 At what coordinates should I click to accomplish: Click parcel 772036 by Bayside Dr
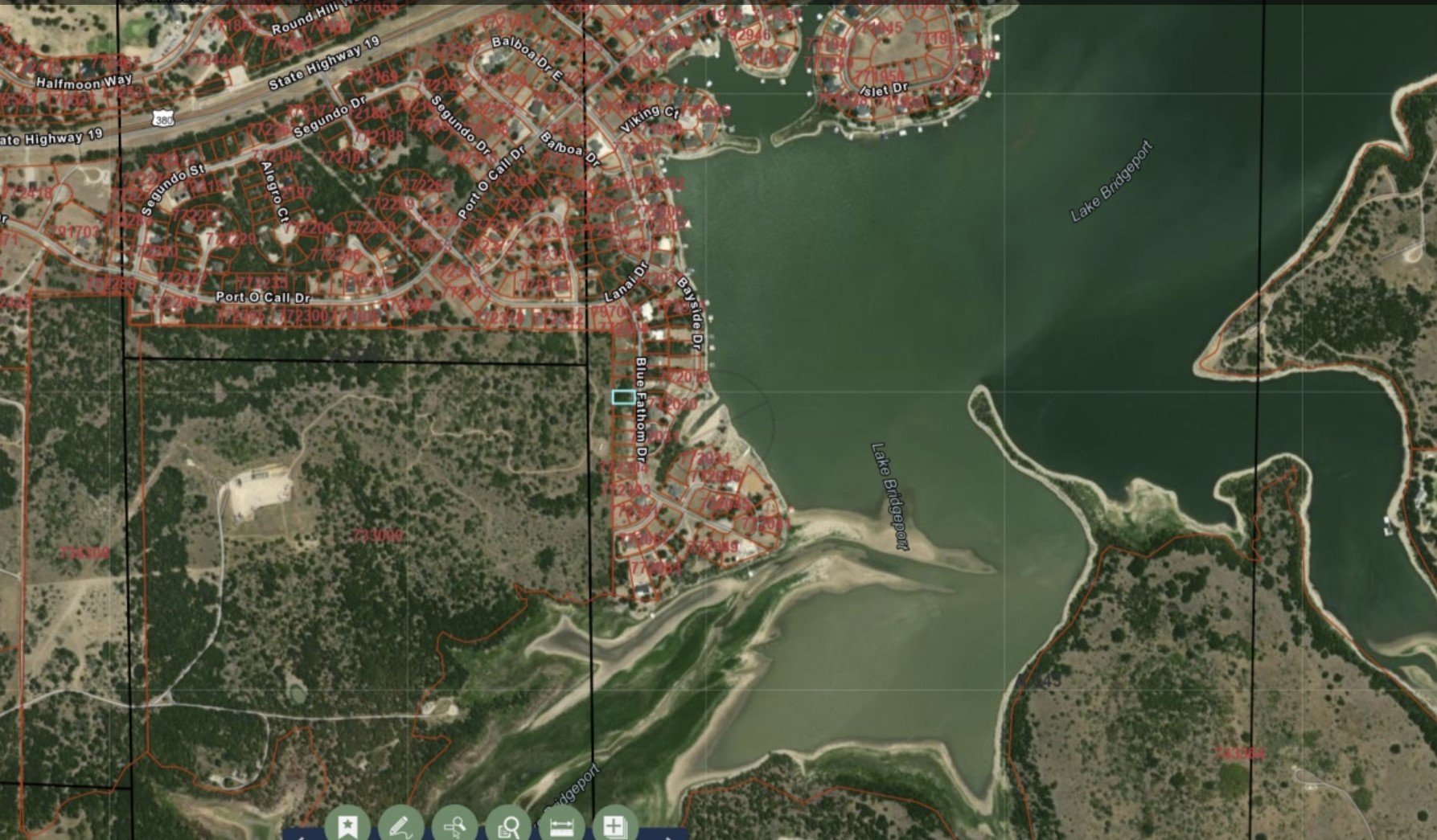tap(716, 475)
